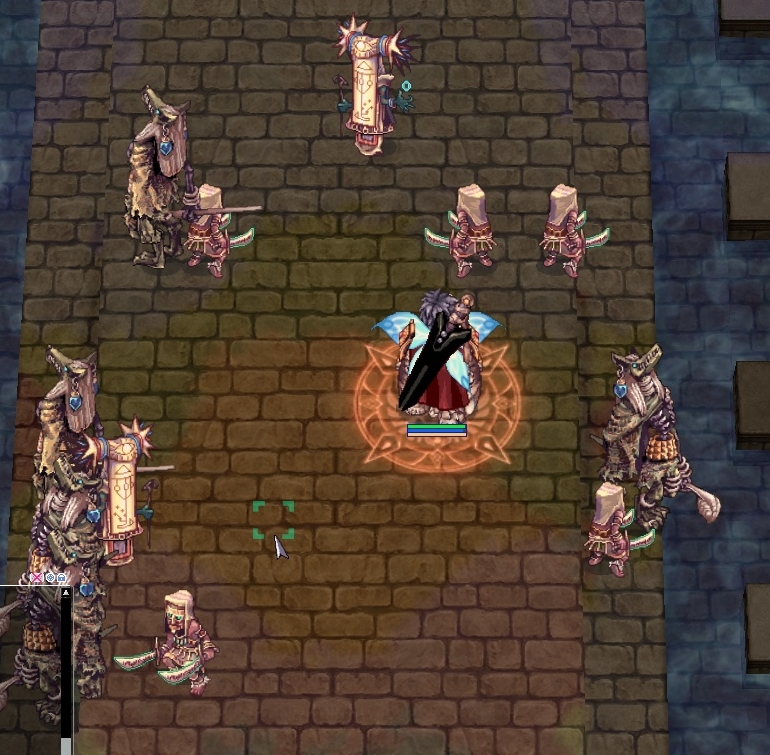Toggle the blue padlock chat lock icon
Viewport: 770px width, 755px height.
point(62,578)
